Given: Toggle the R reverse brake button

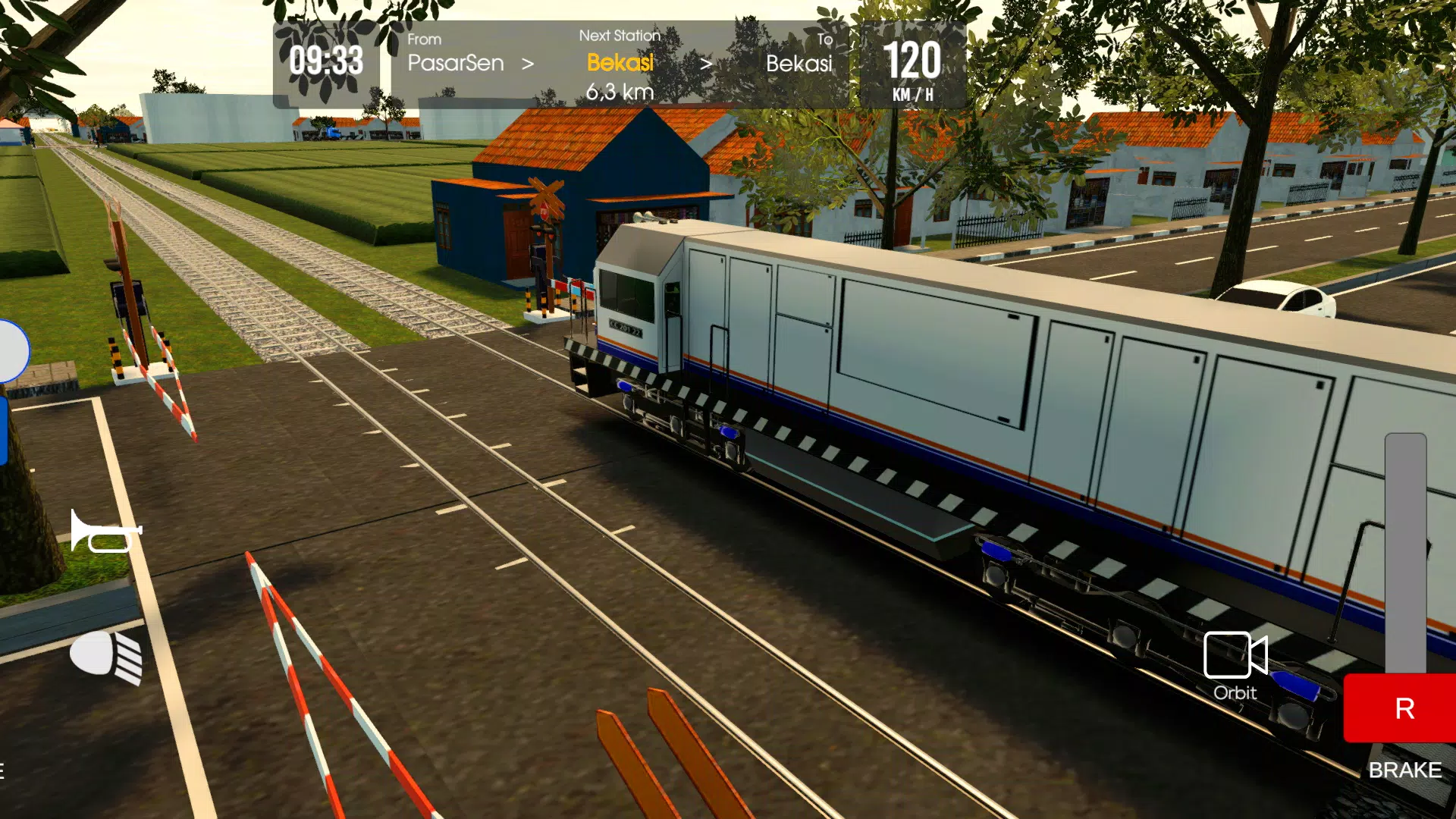Looking at the screenshot, I should pyautogui.click(x=1405, y=709).
